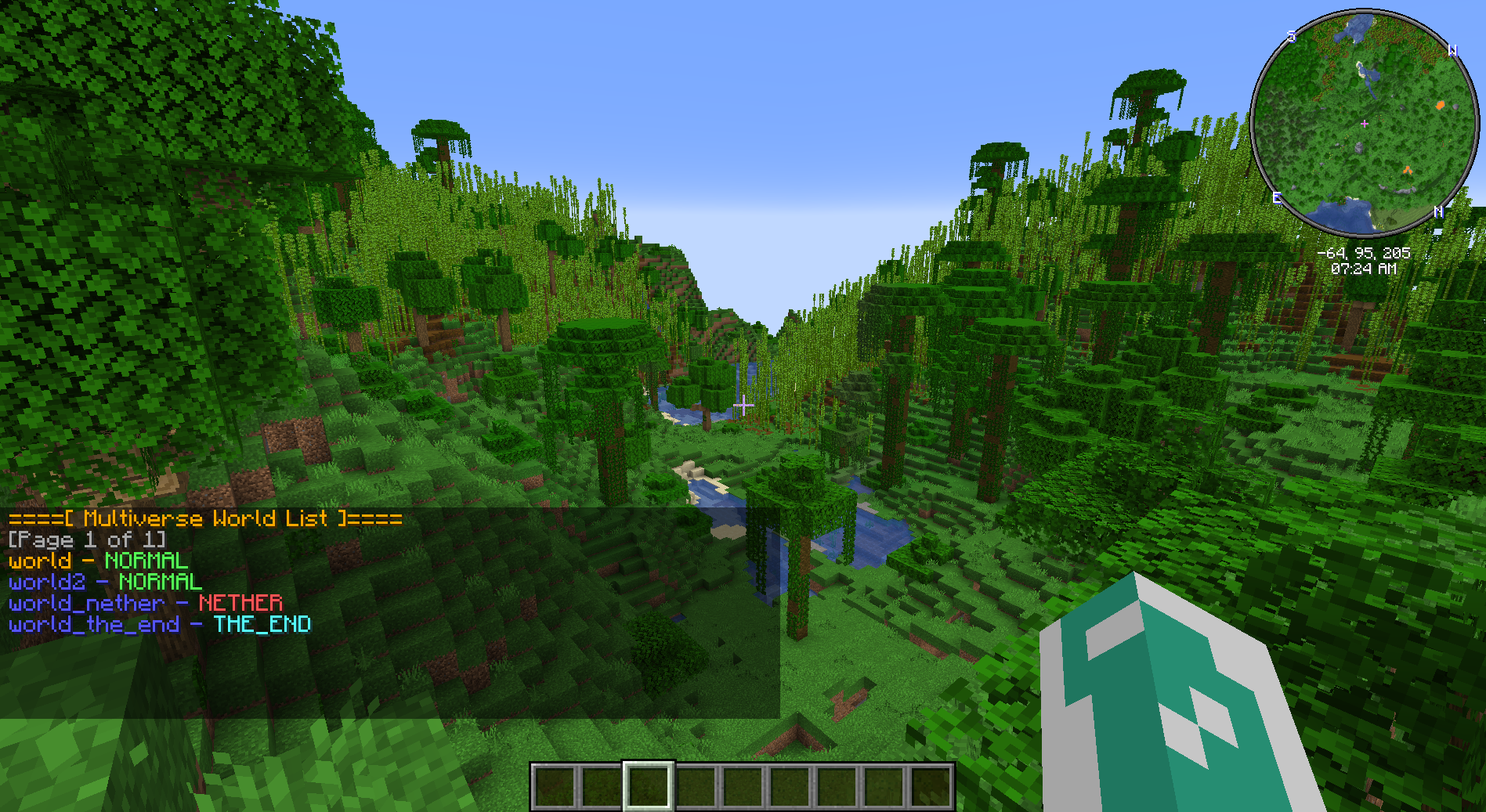Click the coordinates display under the minimap
The height and width of the screenshot is (812, 1486).
point(1363,253)
